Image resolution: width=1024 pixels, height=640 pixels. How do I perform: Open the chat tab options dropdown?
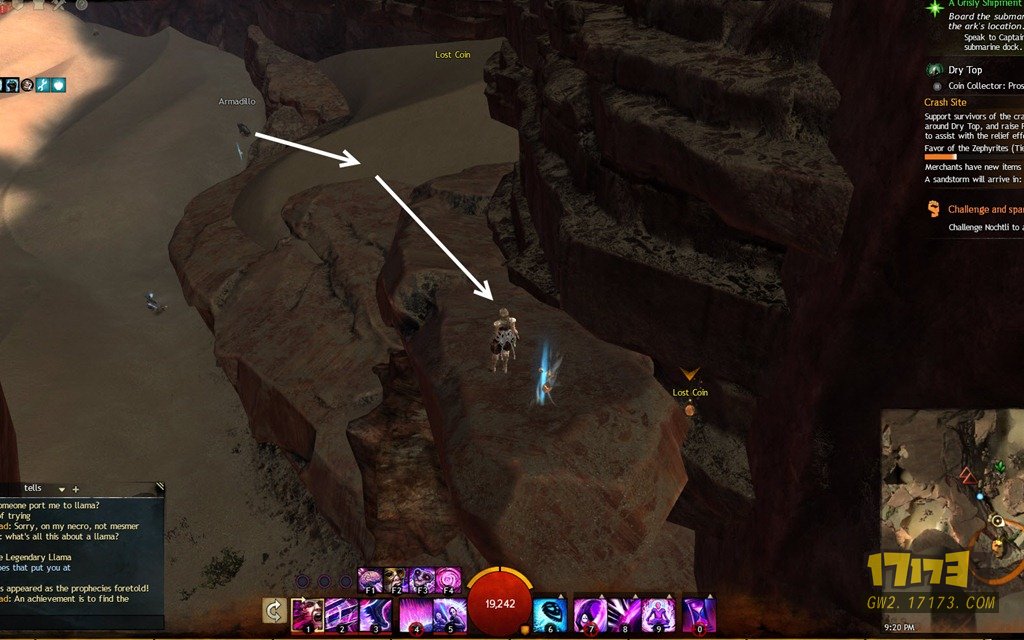pos(61,489)
